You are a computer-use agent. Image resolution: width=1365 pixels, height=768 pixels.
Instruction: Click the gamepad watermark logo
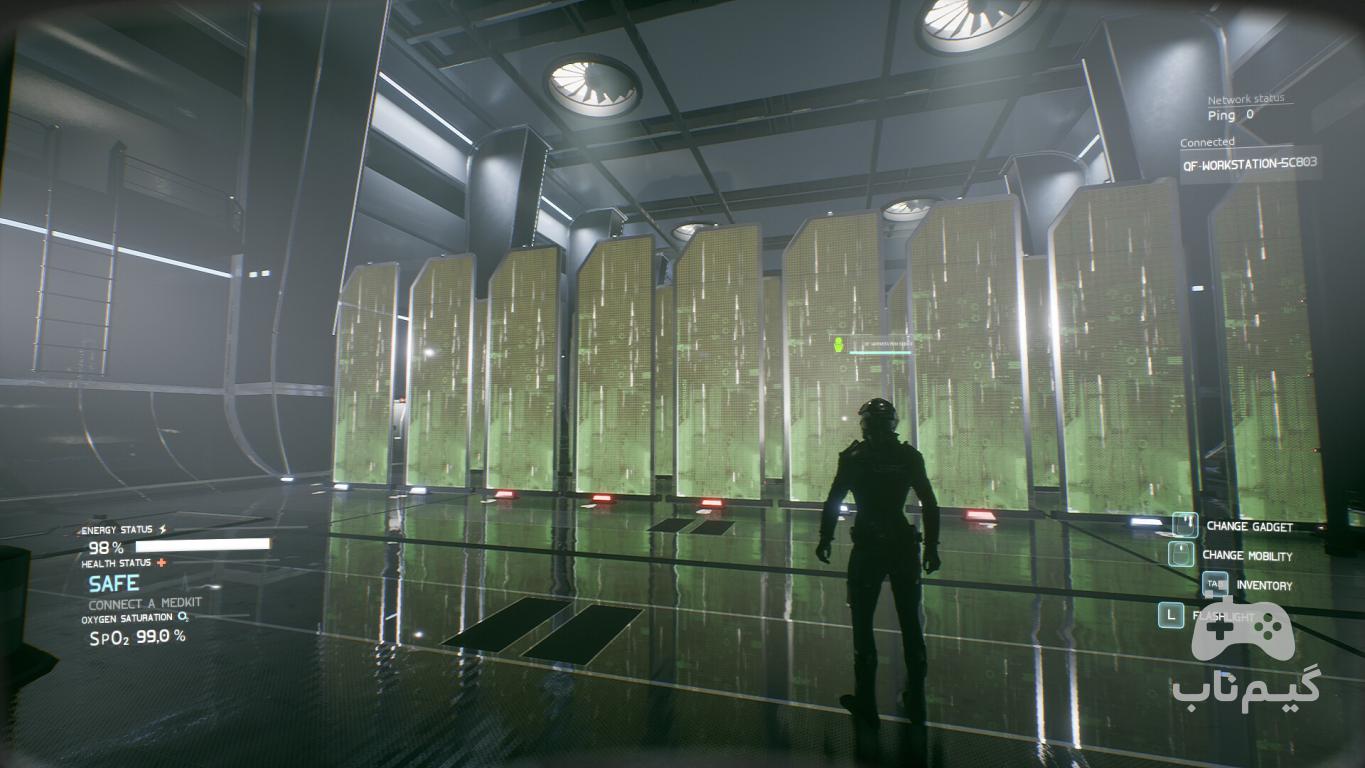pos(1244,630)
